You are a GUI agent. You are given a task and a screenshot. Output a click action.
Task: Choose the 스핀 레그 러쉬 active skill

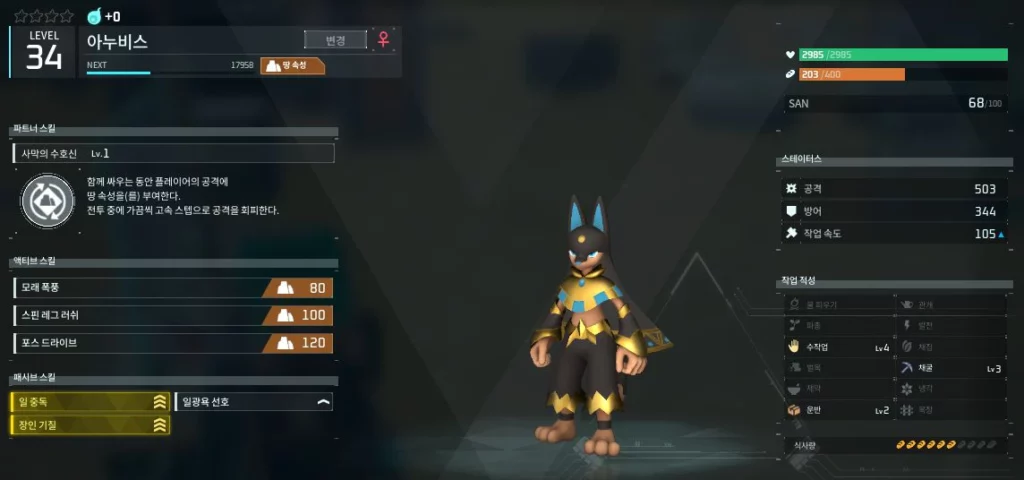pos(173,315)
